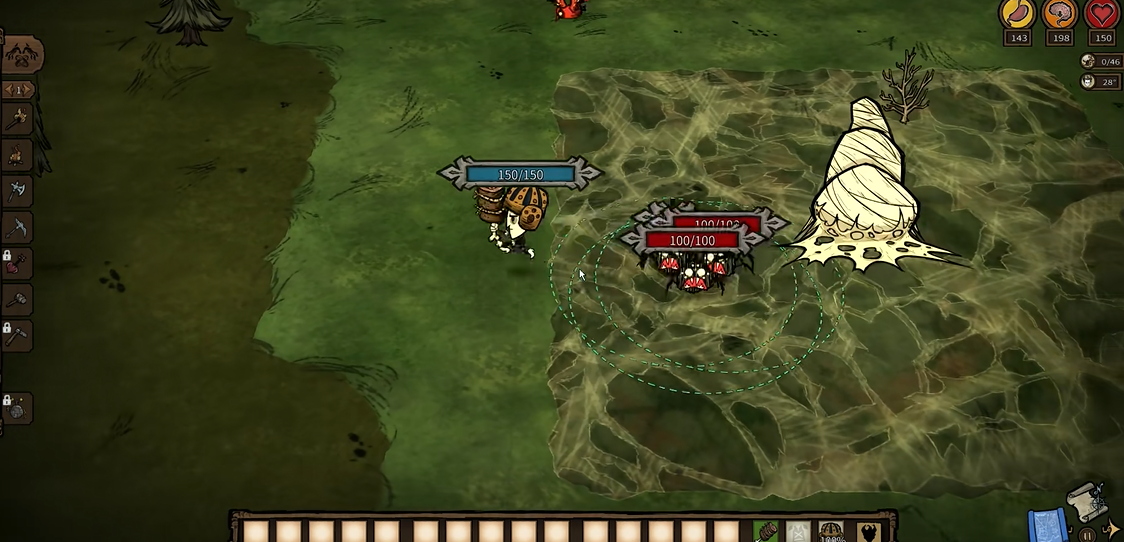The width and height of the screenshot is (1124, 542).
Task: Select the empty body armor slot
Action: pyautogui.click(x=798, y=531)
